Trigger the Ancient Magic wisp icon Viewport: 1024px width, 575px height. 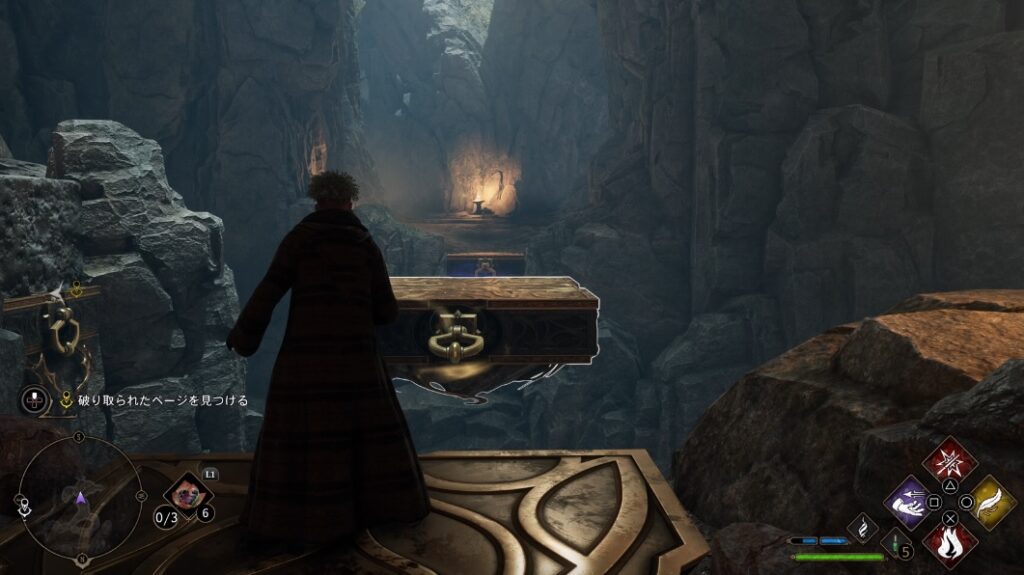[x=862, y=528]
